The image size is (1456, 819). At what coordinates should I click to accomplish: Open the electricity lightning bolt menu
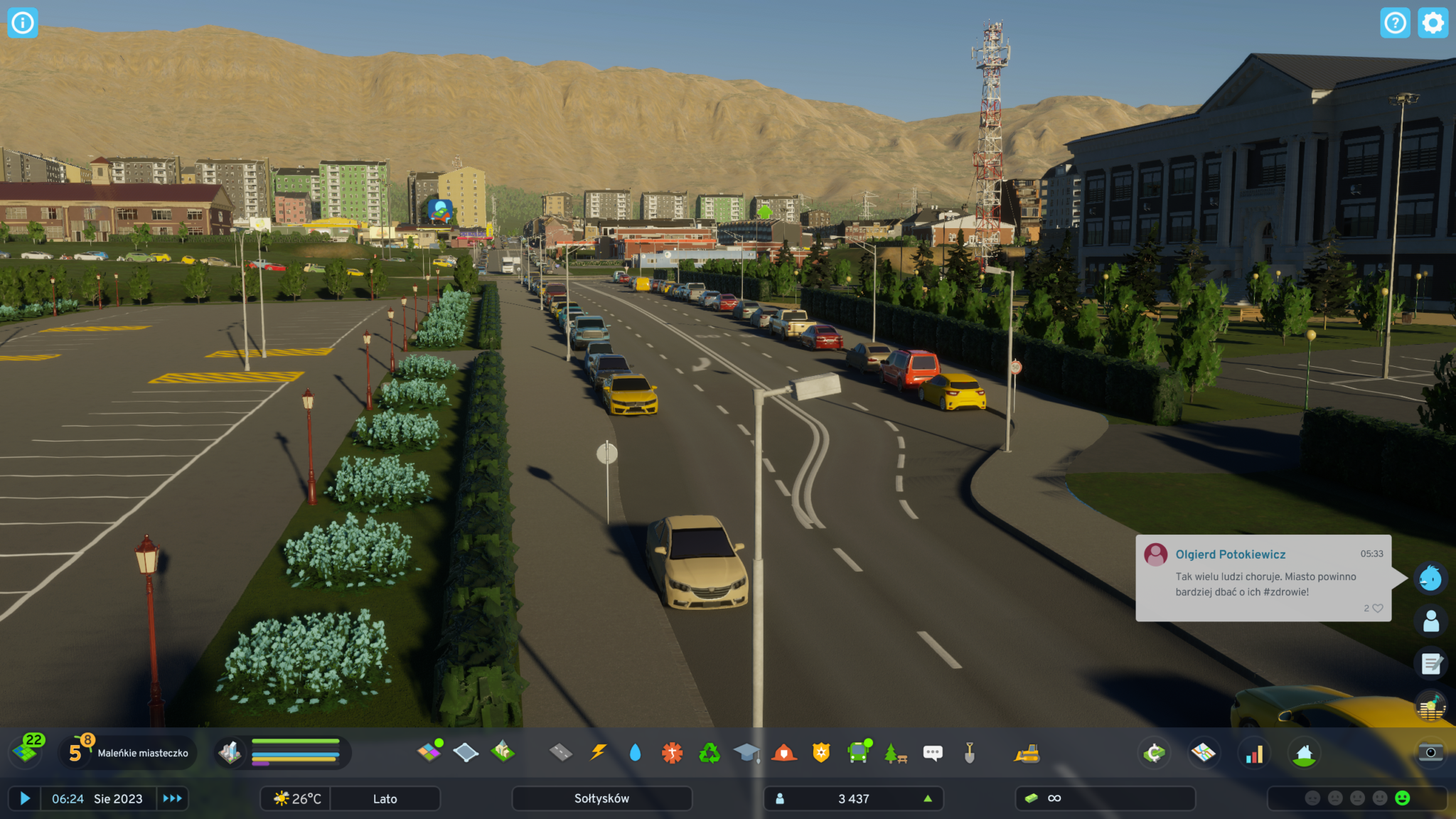599,752
